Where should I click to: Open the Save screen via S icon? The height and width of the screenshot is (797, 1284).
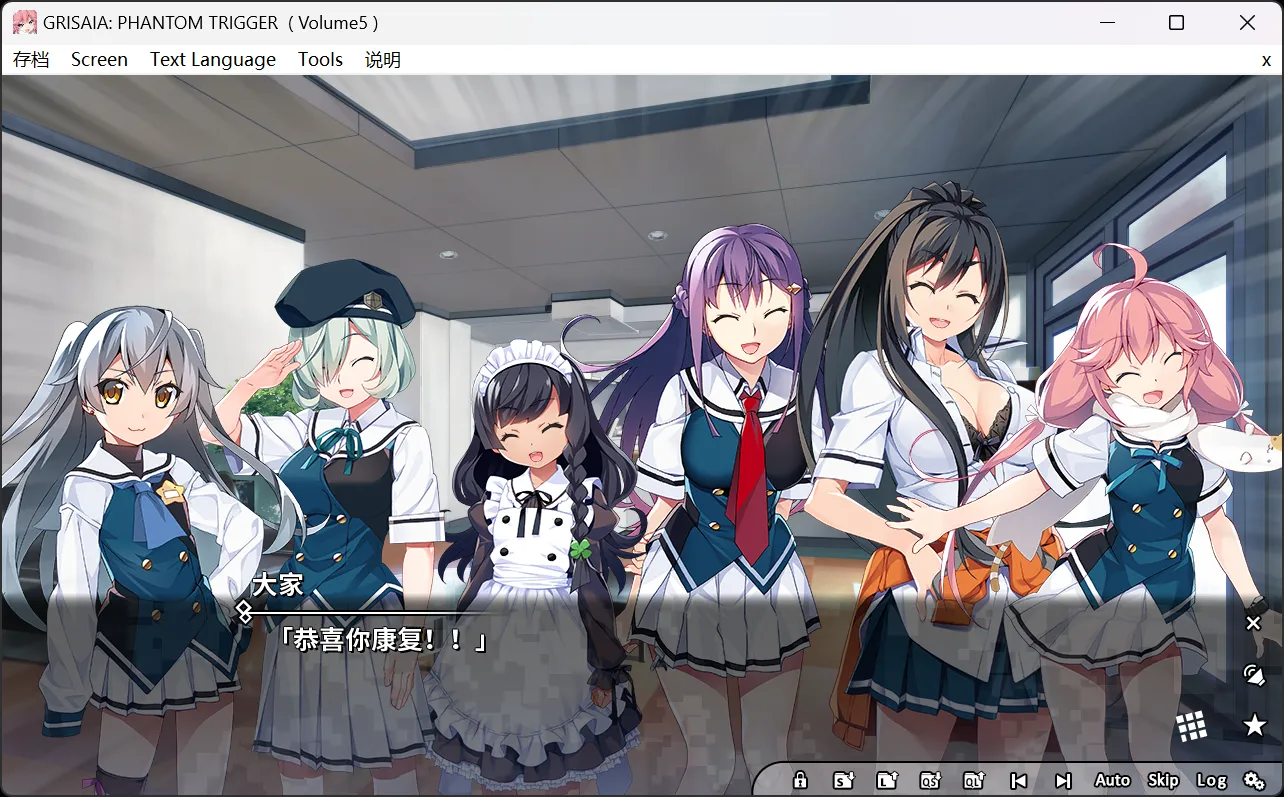point(843,779)
